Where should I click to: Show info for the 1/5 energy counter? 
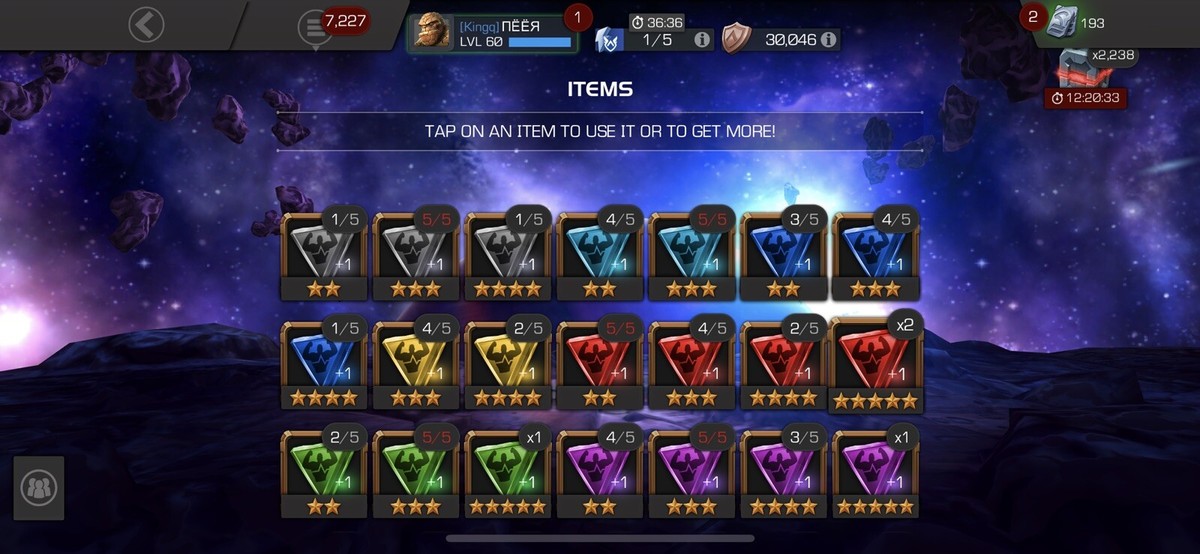coord(702,40)
